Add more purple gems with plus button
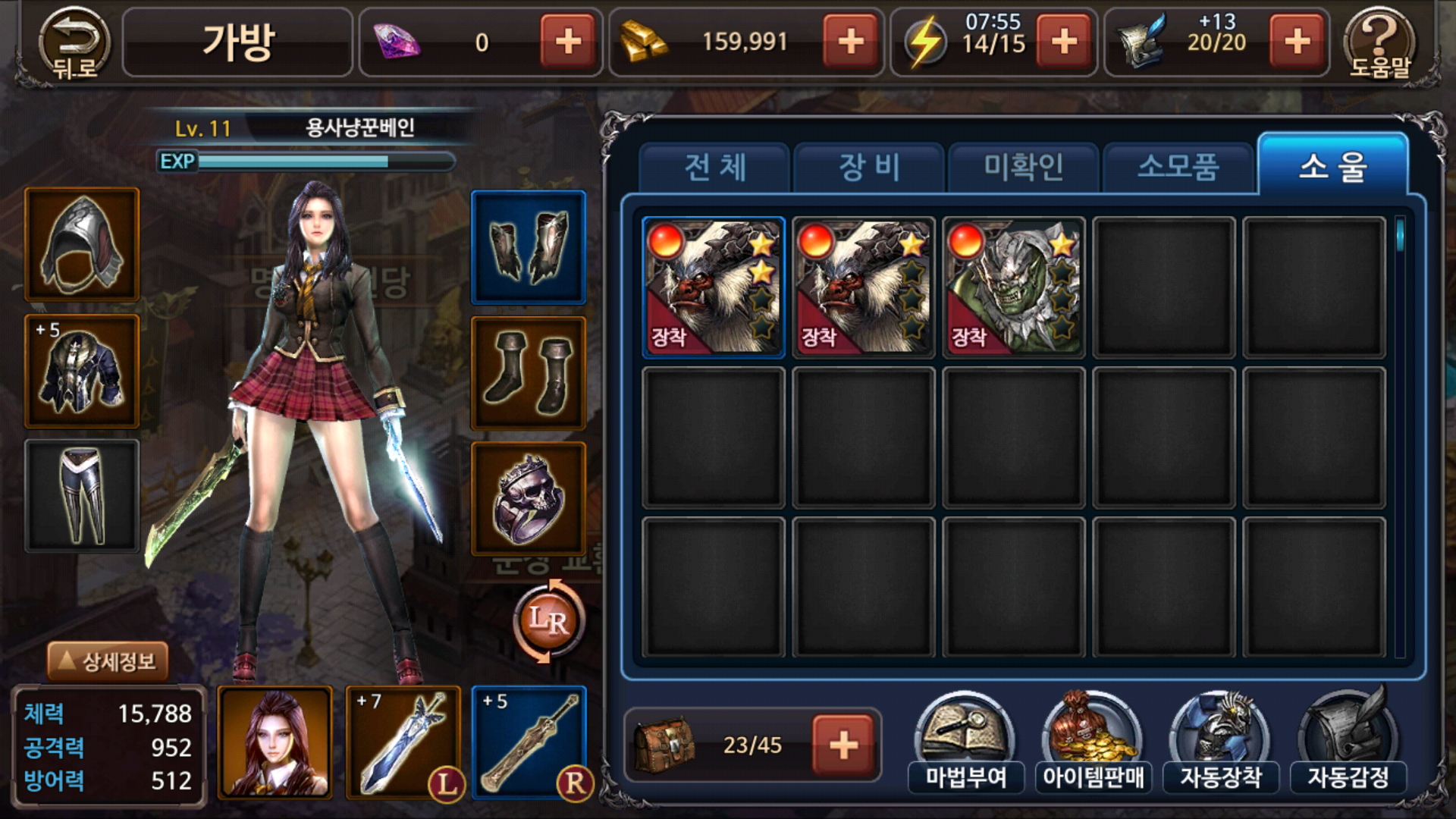 (568, 42)
